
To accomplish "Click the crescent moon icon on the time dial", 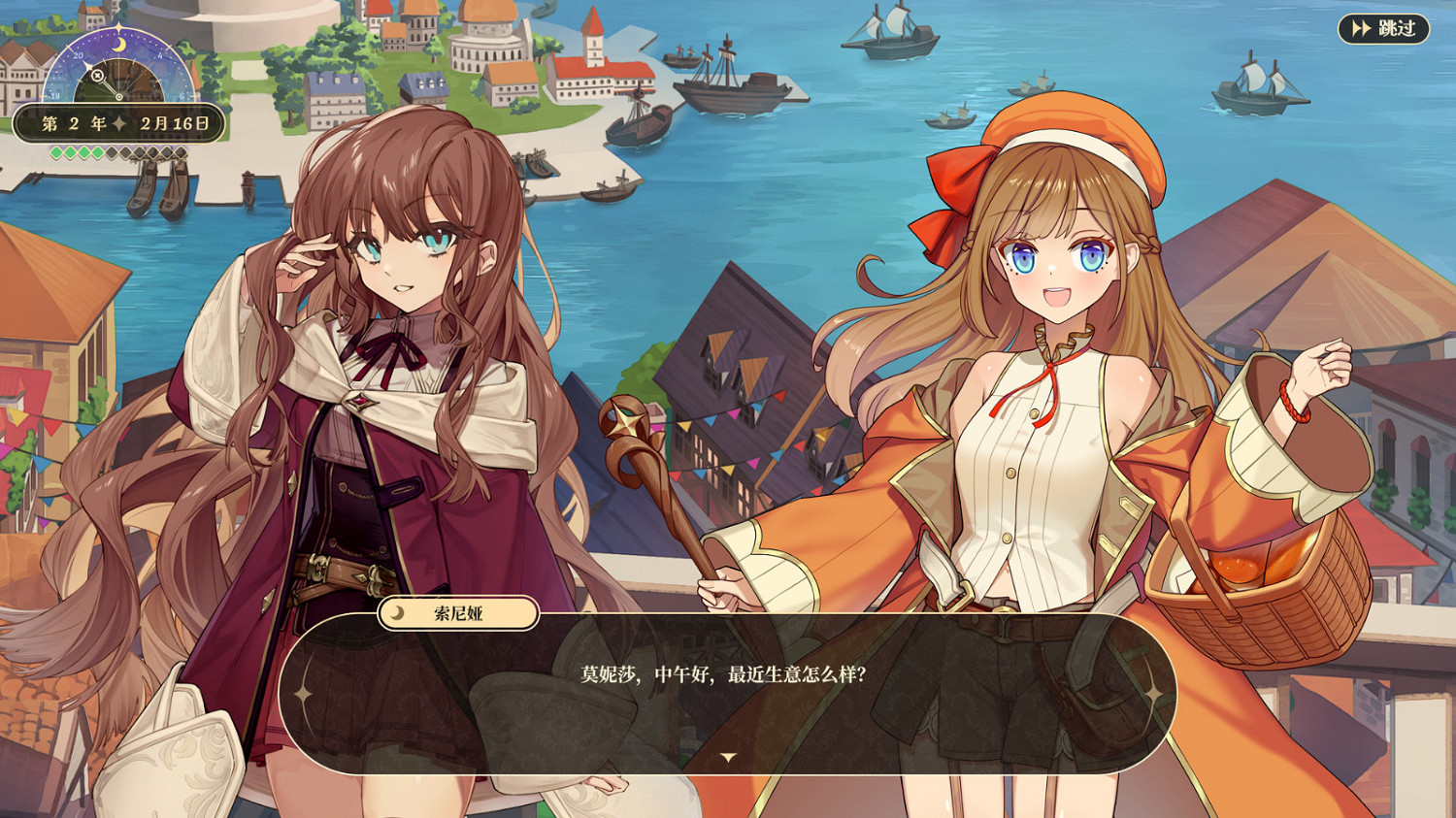I will (118, 44).
